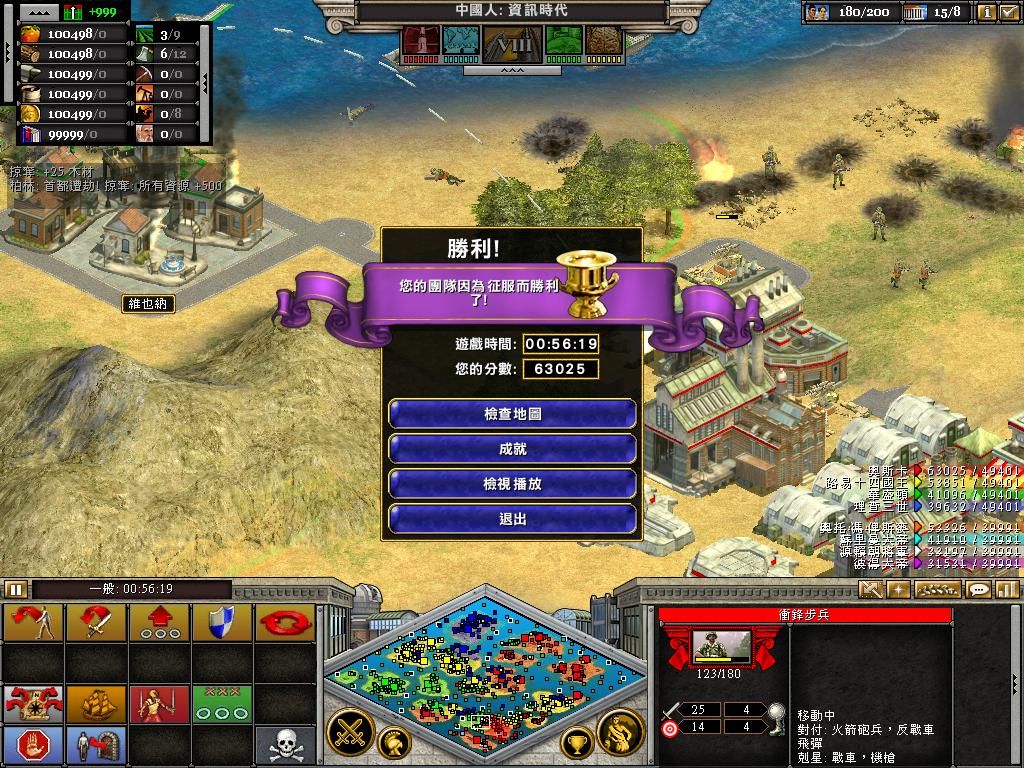Show the bar chart score toggle
The height and width of the screenshot is (768, 1024).
point(1006,590)
